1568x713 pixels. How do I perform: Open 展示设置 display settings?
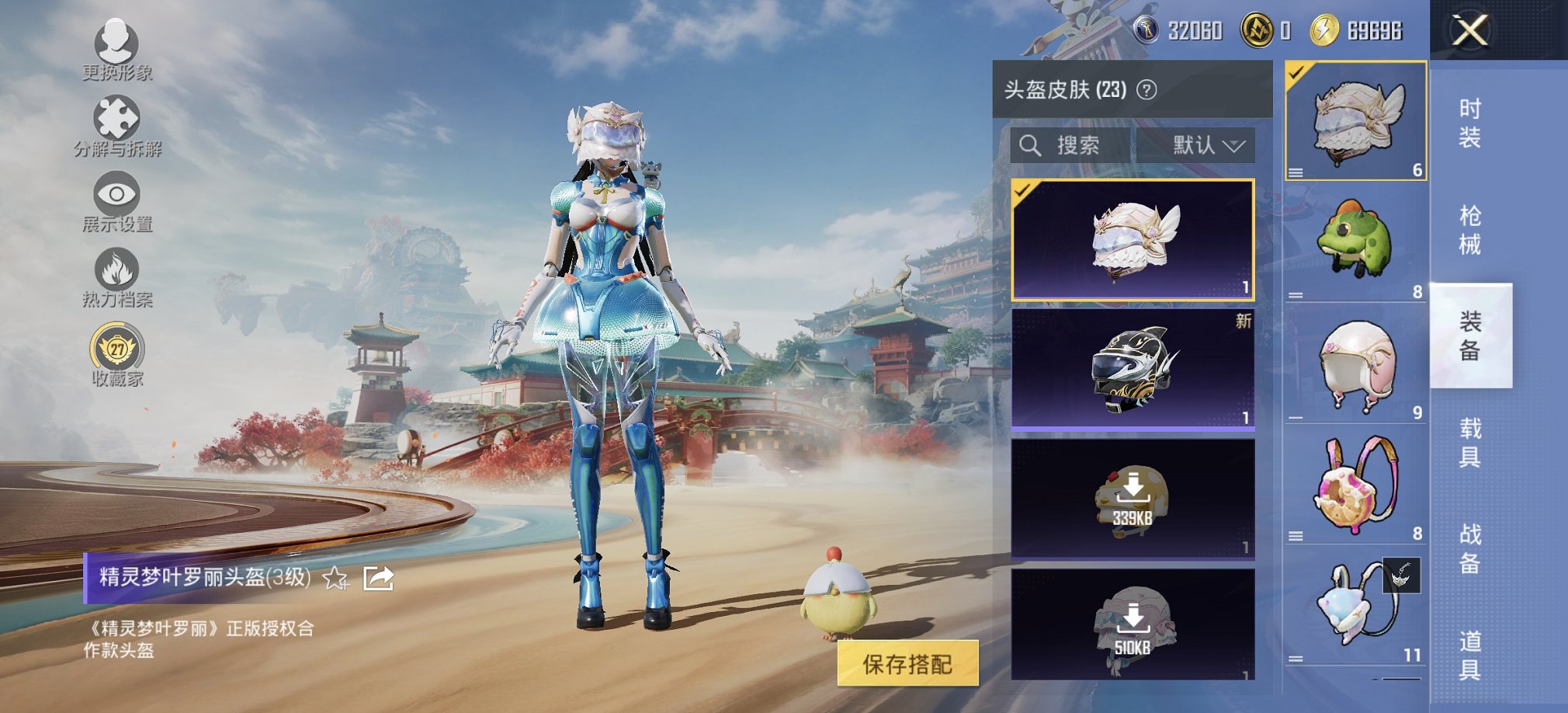[115, 194]
